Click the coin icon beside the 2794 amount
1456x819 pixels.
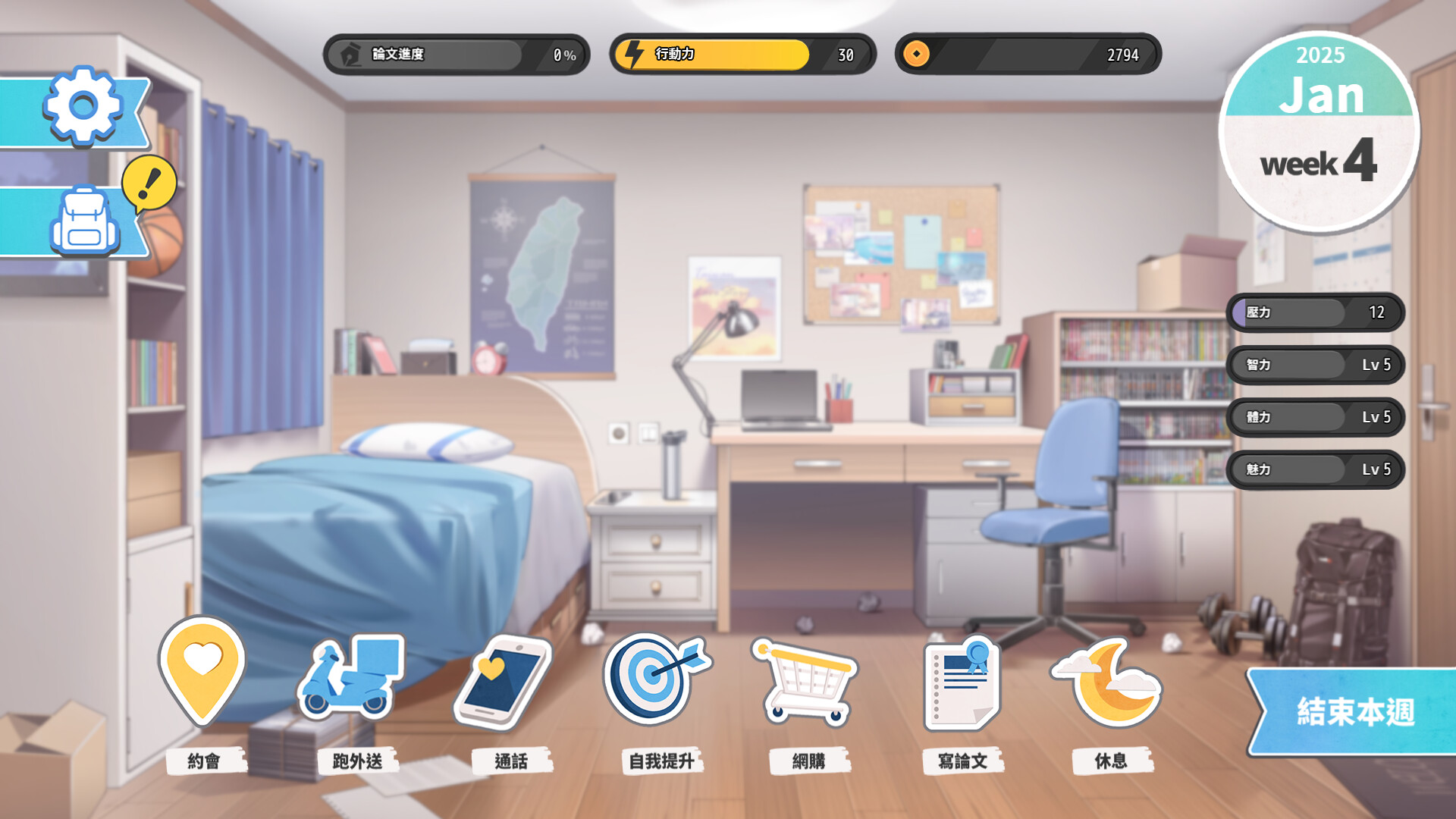918,54
